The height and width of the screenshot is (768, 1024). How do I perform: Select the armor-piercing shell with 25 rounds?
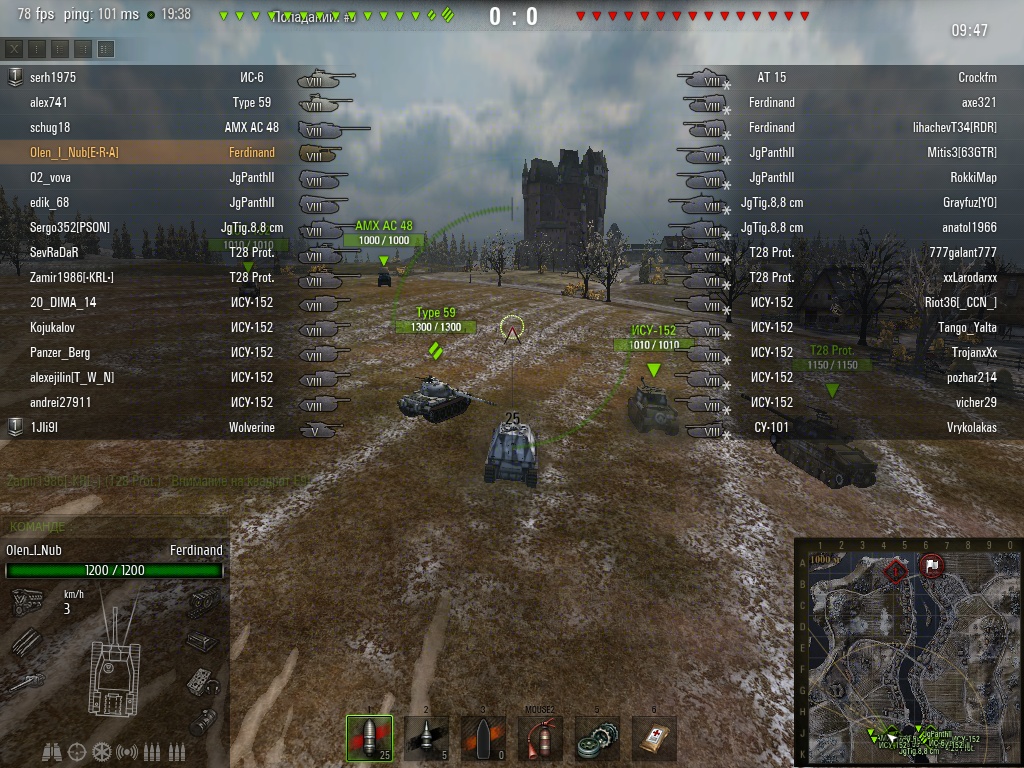tap(369, 739)
